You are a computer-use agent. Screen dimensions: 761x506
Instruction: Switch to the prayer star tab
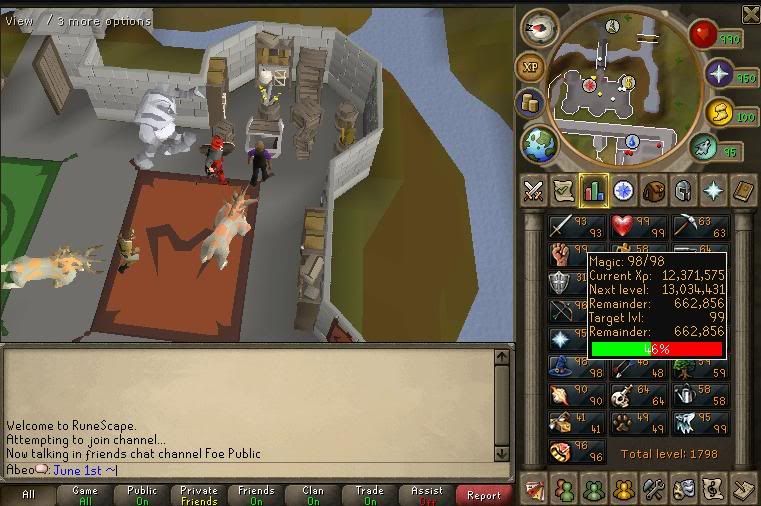pos(714,189)
